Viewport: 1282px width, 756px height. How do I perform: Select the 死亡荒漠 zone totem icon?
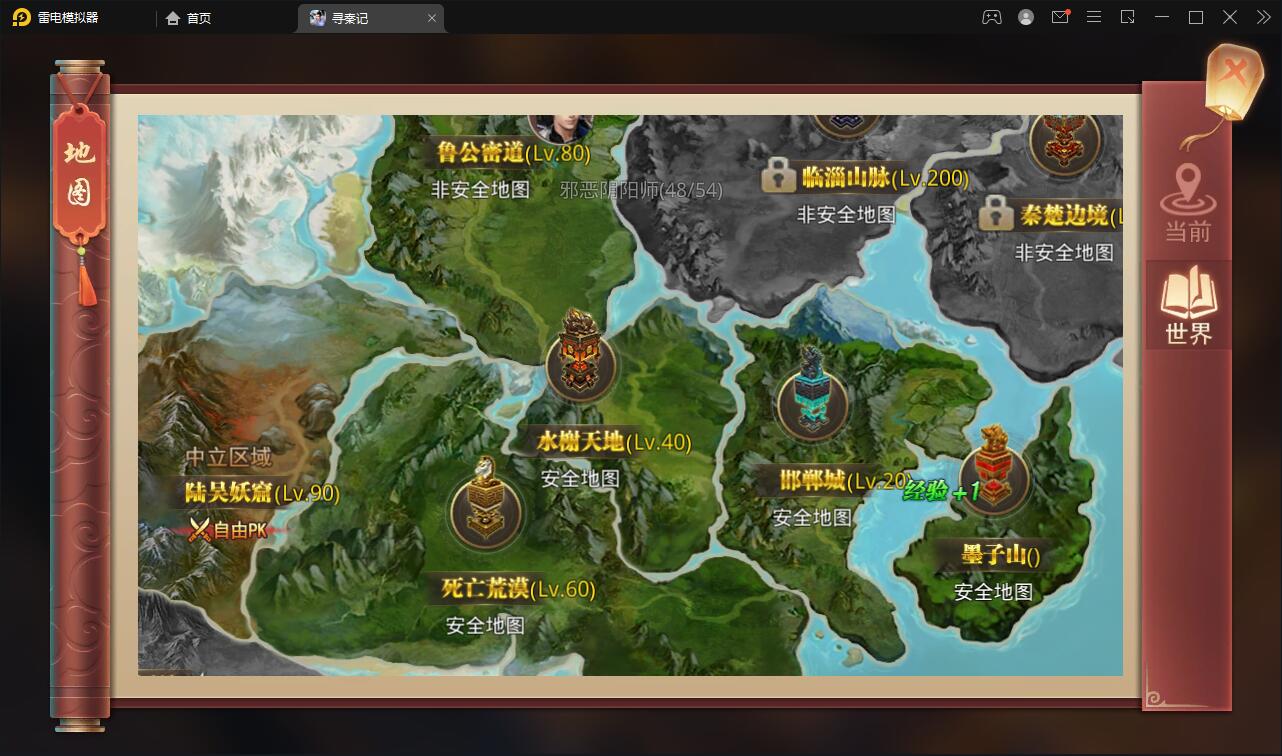[485, 513]
